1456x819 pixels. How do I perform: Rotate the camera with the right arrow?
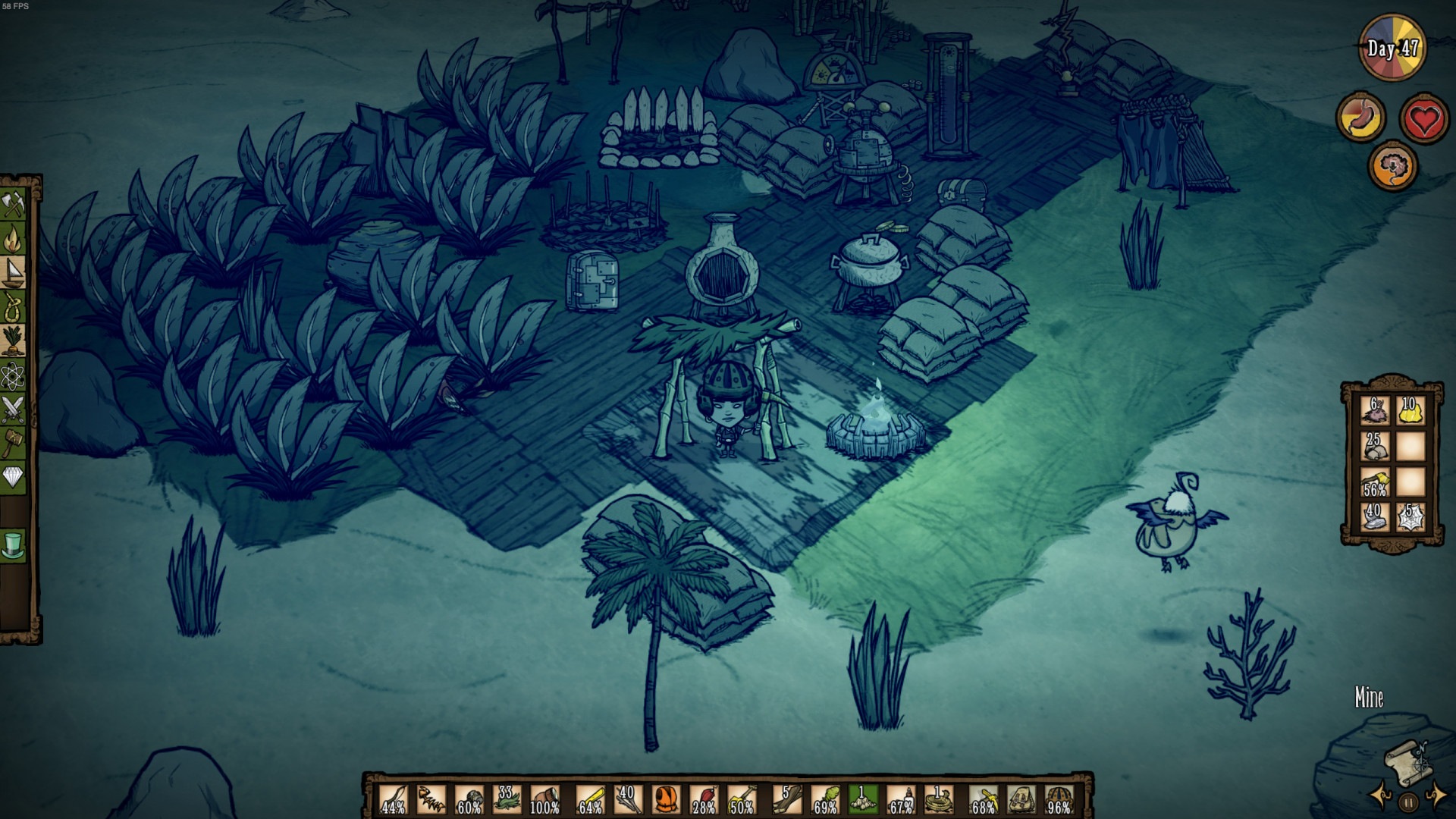pos(1436,796)
